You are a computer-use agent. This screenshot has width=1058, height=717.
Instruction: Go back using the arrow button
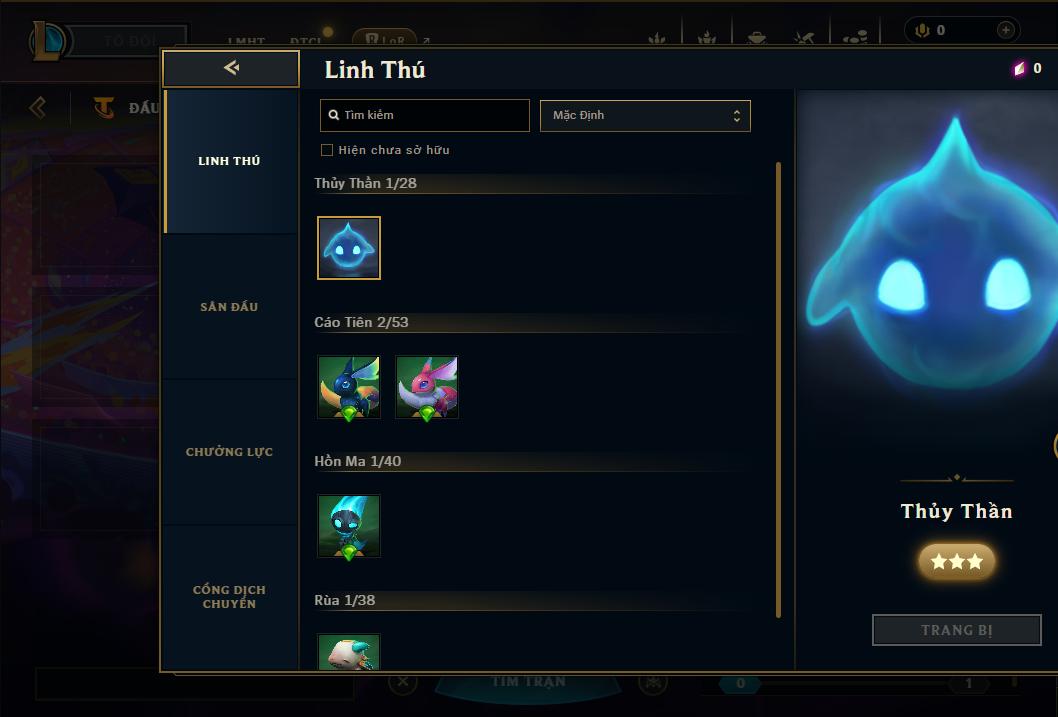coord(231,68)
